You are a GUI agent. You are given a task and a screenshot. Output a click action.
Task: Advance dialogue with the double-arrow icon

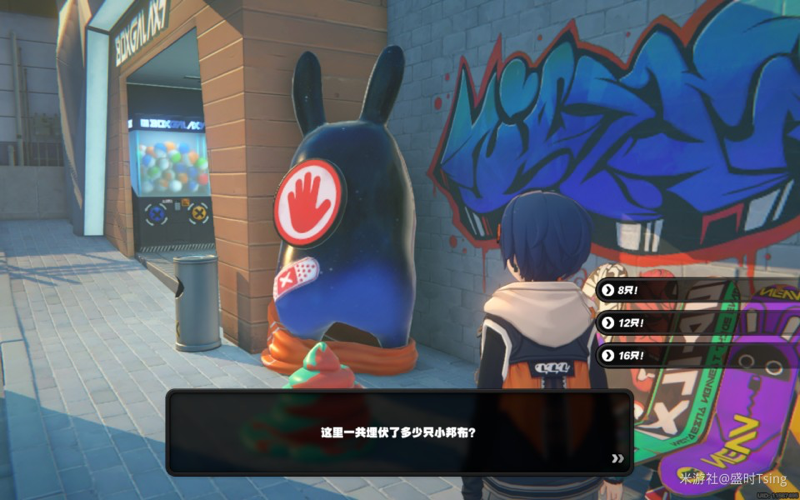click(617, 459)
